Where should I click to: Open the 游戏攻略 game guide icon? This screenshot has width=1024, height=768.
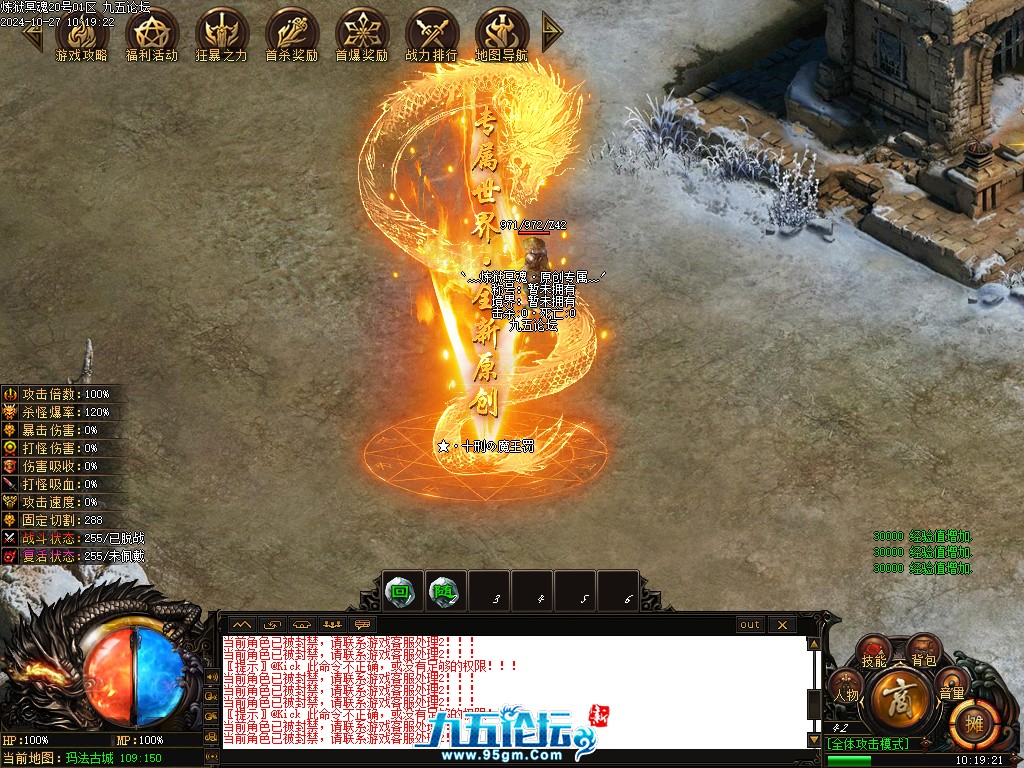point(82,35)
